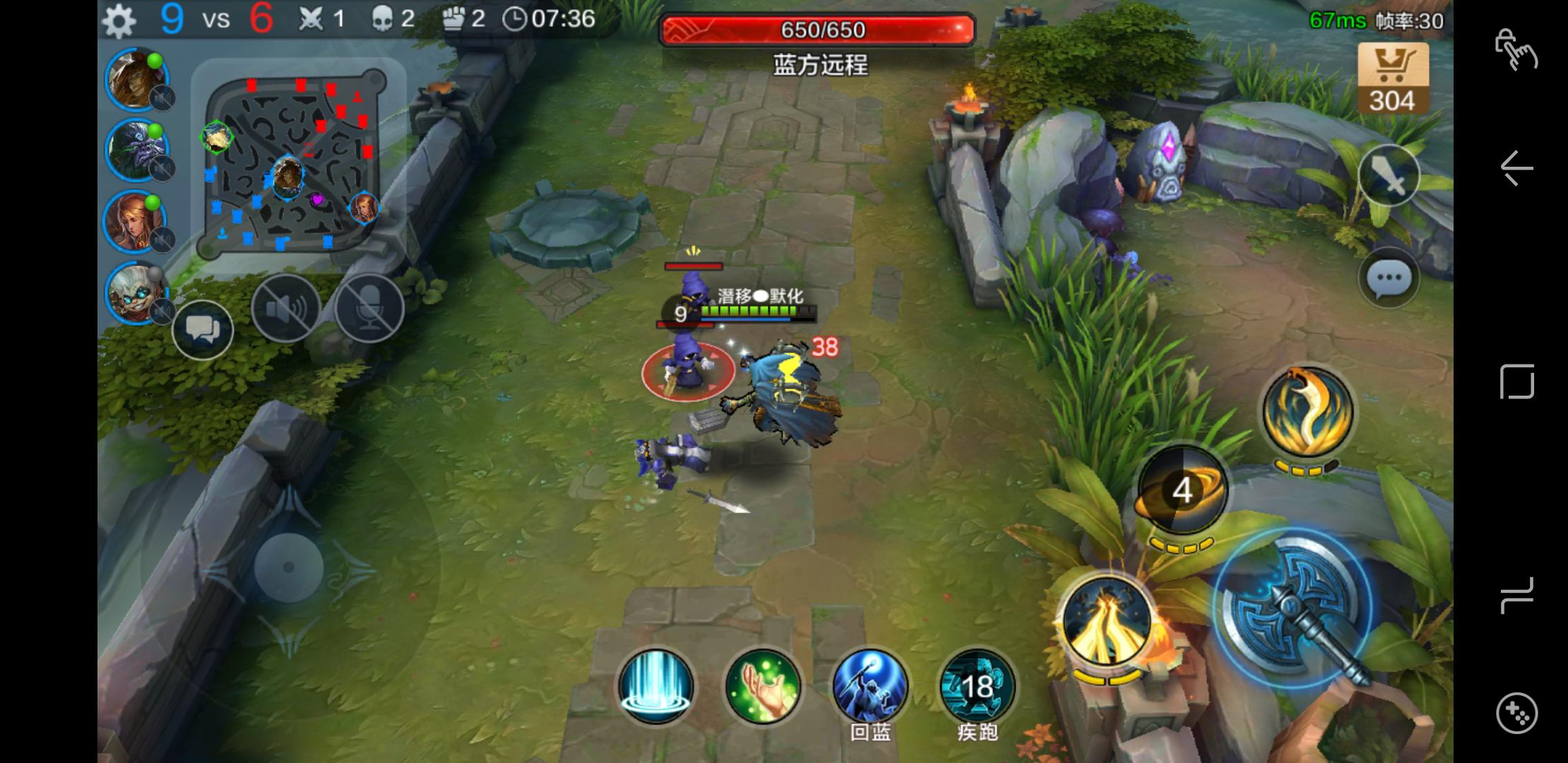Image resolution: width=1568 pixels, height=763 pixels.
Task: Toggle the muted speaker button
Action: point(286,309)
